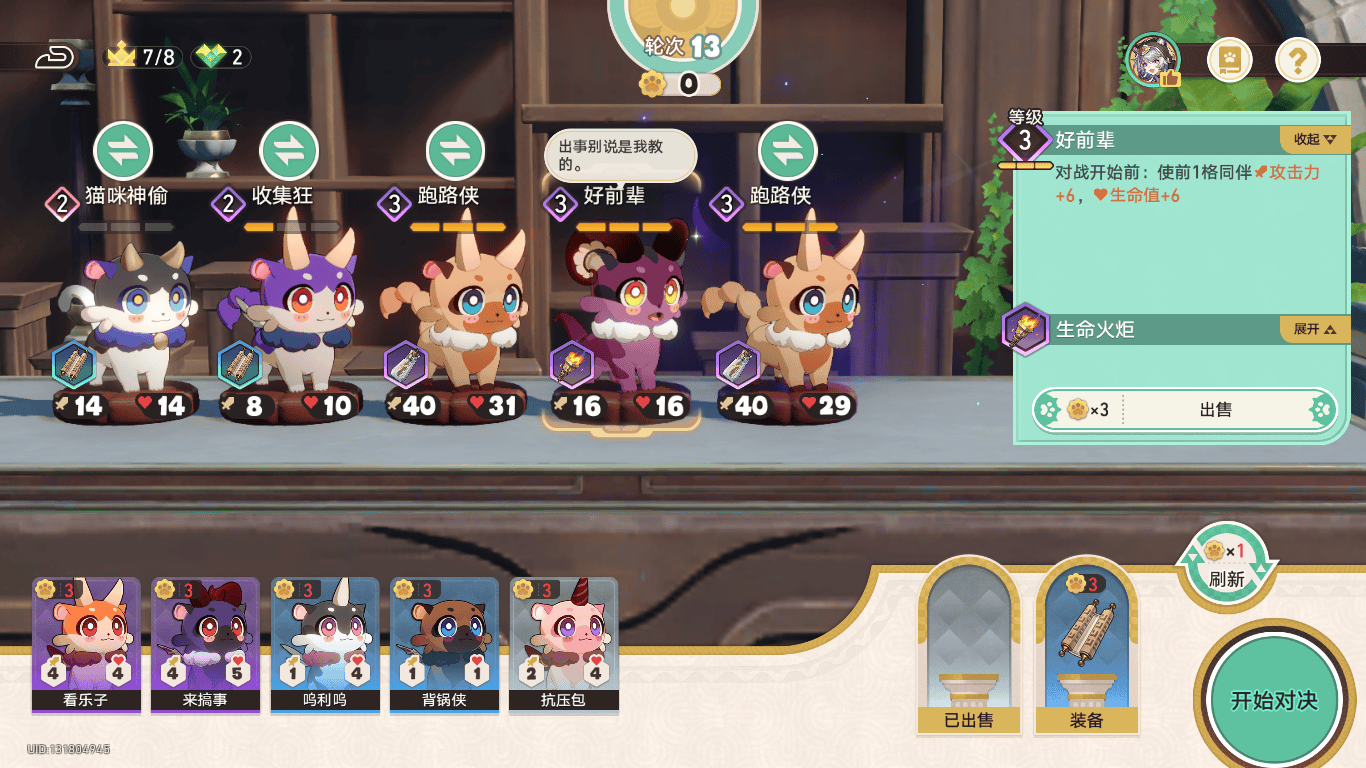
Task: Refresh the shop with 刷新 button
Action: coord(1226,566)
